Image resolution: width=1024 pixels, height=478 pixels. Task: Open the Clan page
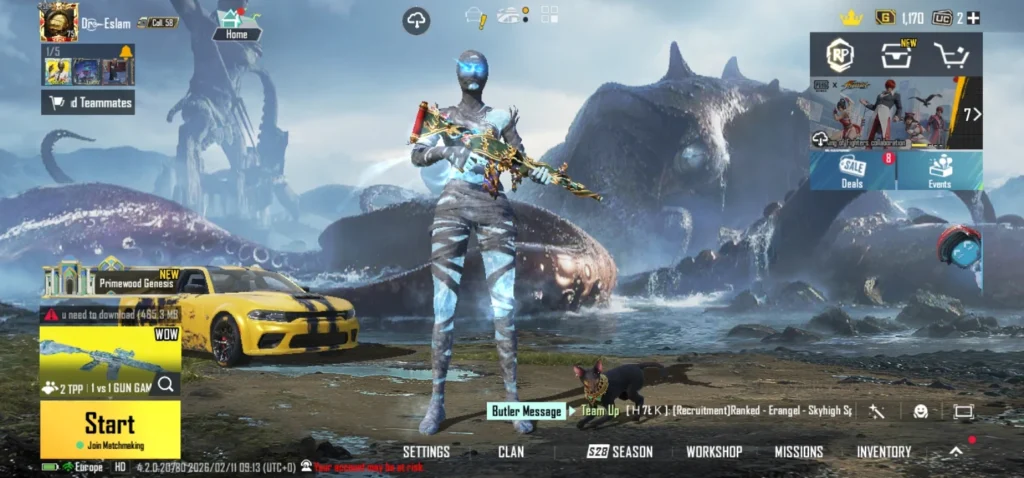[511, 452]
